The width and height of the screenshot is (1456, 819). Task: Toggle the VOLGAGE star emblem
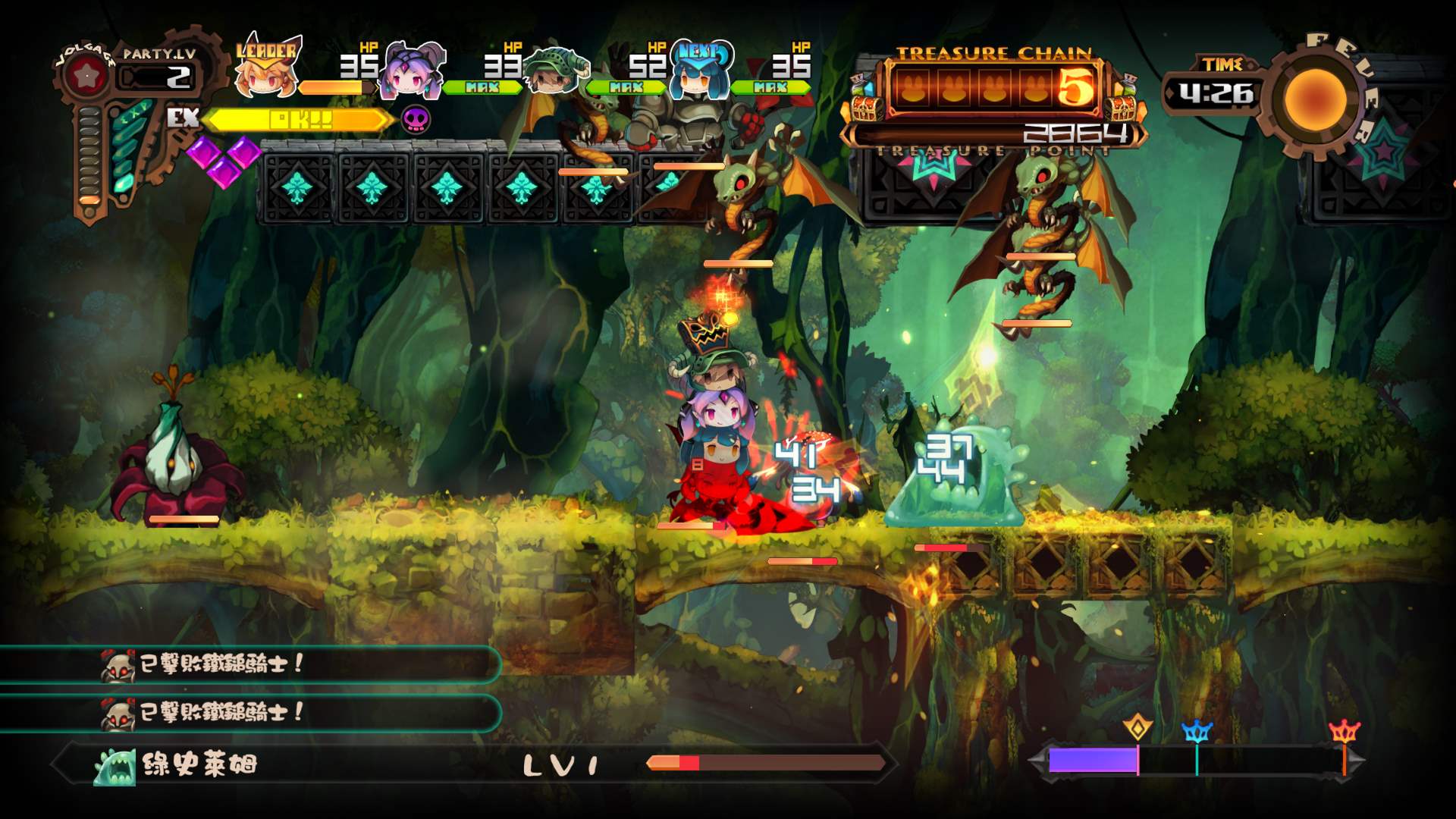pos(89,74)
